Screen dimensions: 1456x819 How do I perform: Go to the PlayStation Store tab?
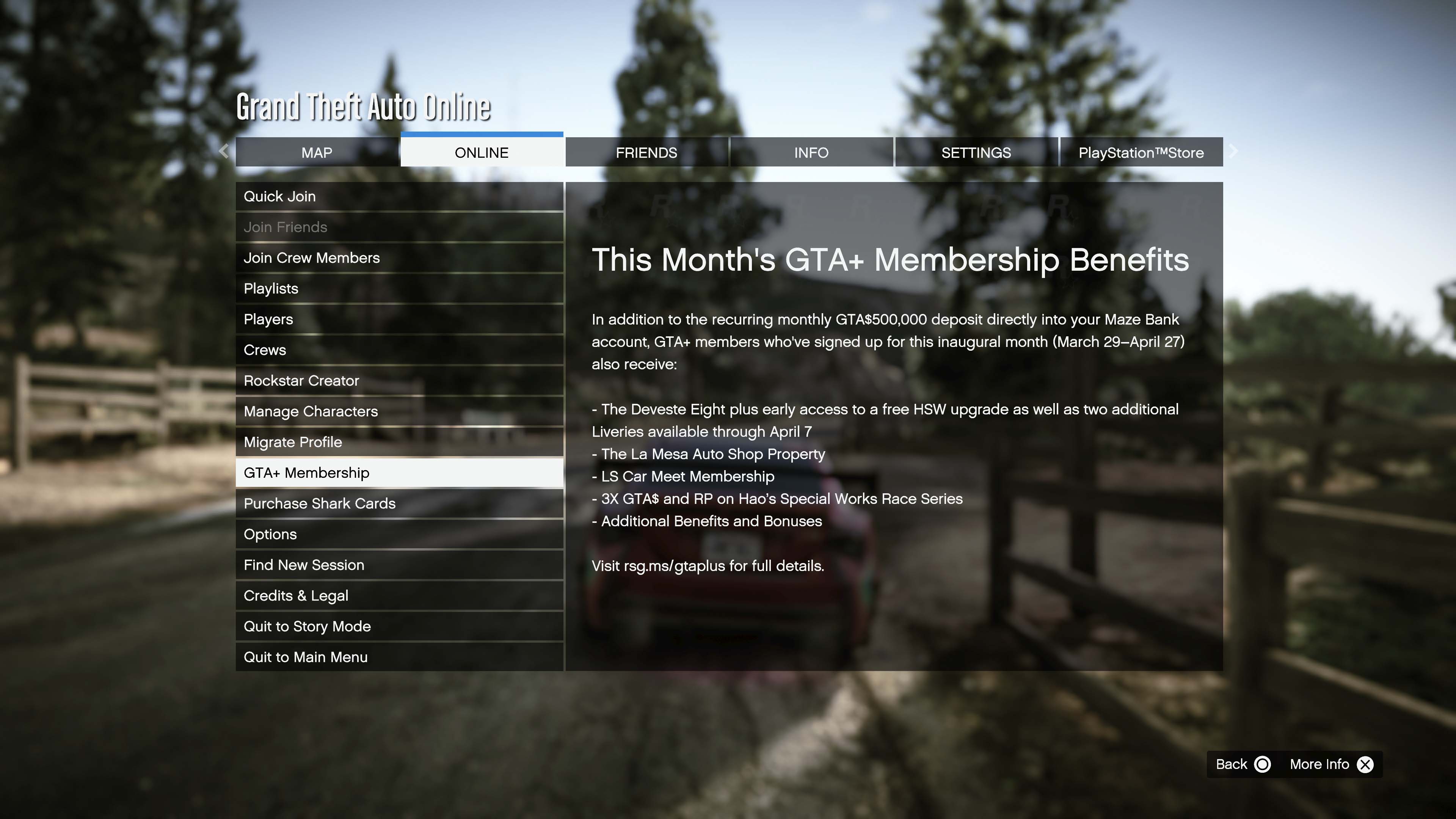point(1141,152)
